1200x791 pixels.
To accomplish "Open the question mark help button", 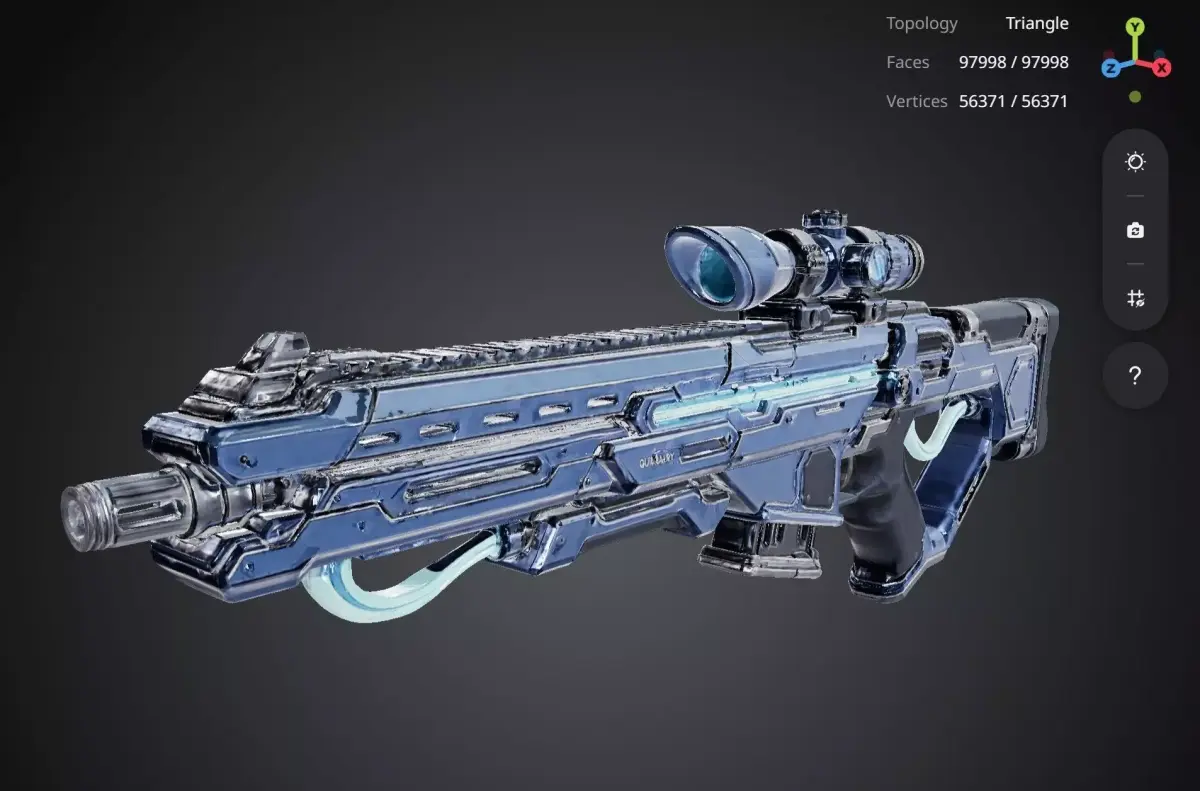I will click(x=1135, y=376).
